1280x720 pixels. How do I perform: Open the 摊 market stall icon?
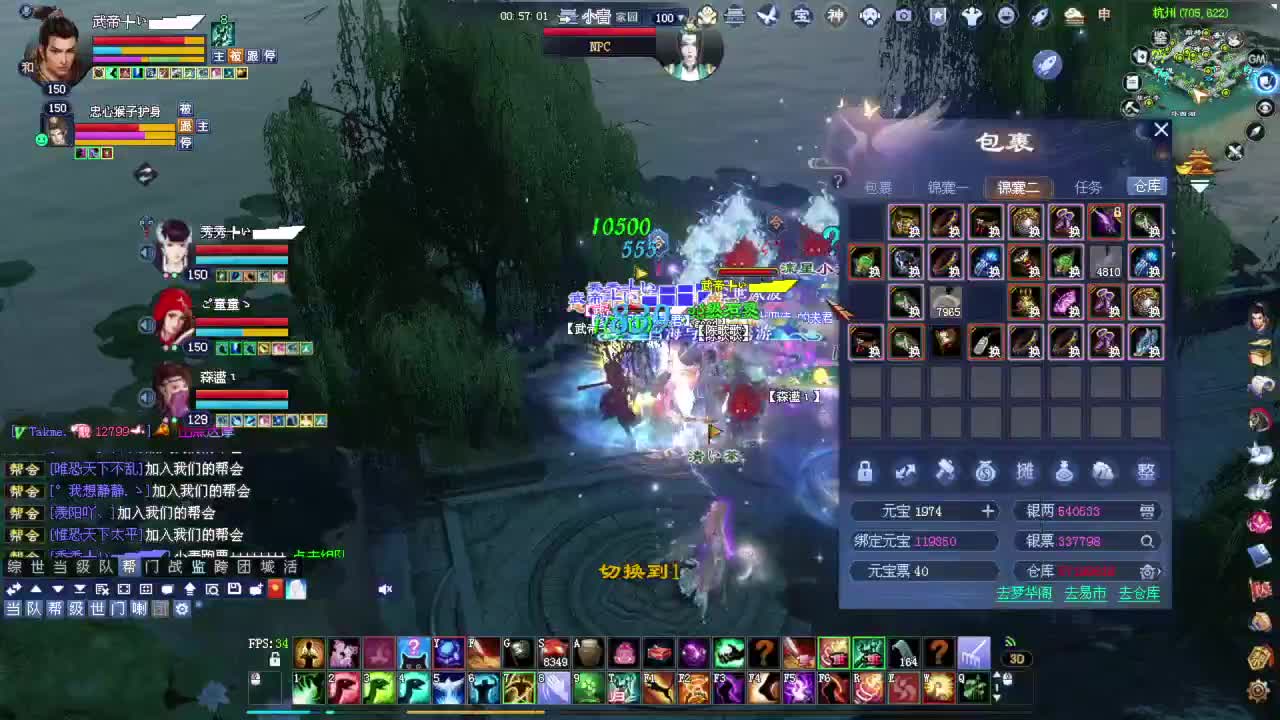1025,471
